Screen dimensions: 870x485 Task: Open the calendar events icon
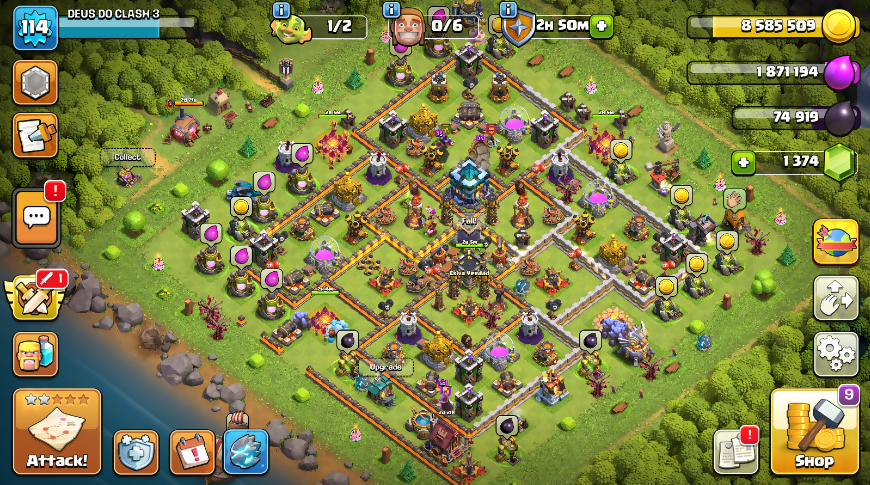192,452
